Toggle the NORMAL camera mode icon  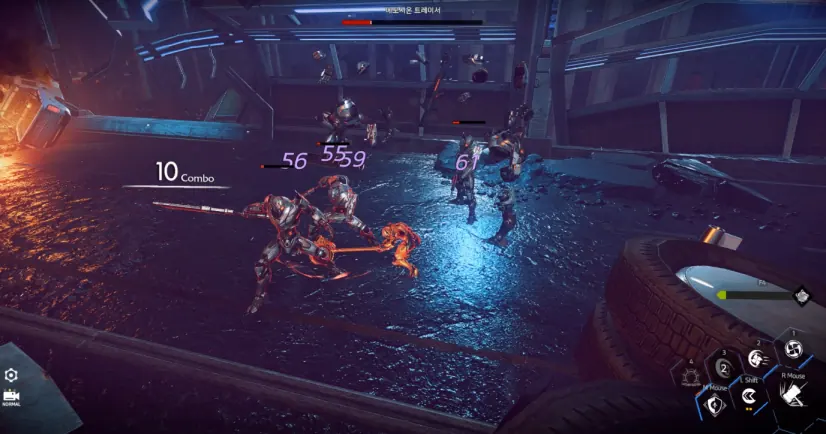point(12,396)
